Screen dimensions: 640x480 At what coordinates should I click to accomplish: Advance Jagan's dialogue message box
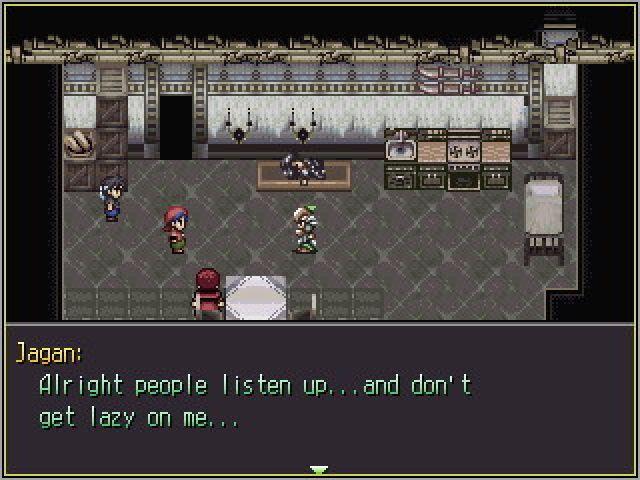(319, 399)
